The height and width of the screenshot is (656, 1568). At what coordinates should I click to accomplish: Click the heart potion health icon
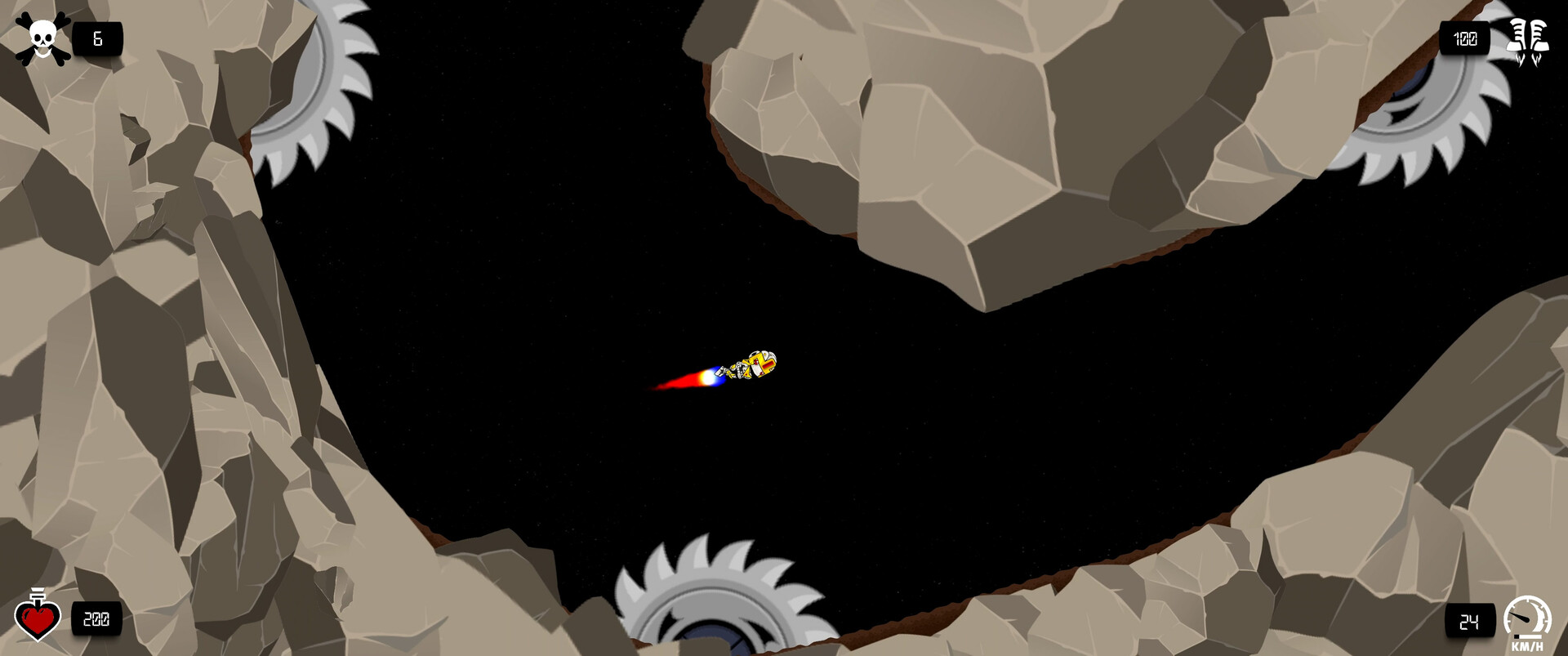(38, 618)
